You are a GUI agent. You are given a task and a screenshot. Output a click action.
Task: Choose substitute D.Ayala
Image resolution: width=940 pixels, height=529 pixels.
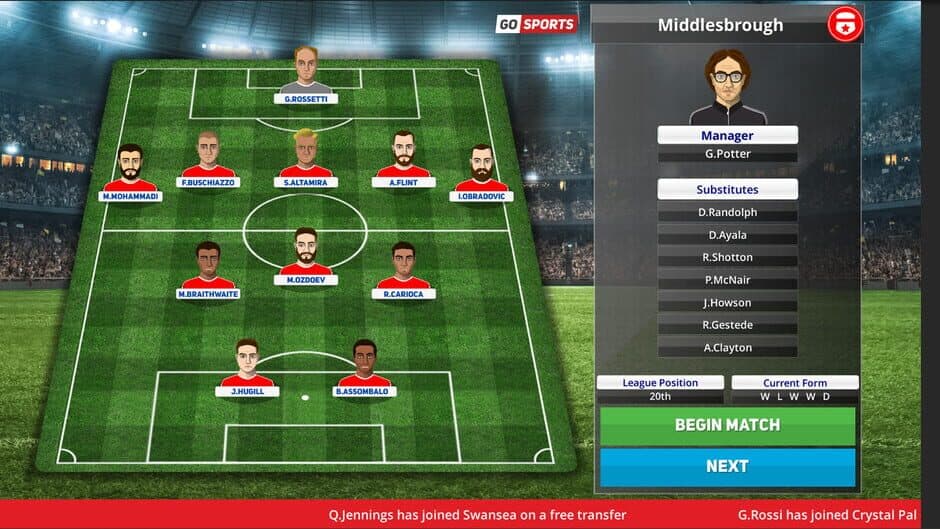(727, 235)
